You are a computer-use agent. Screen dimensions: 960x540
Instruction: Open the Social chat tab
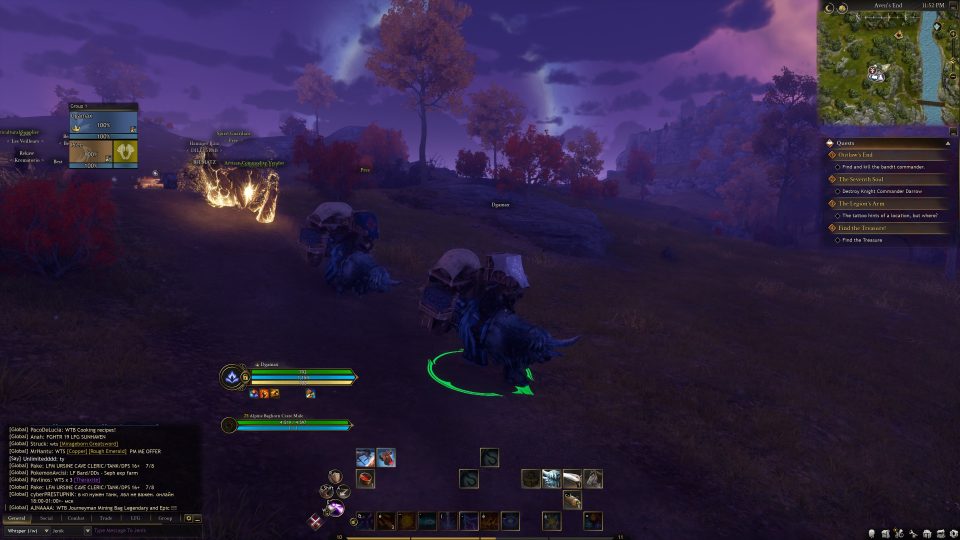46,518
